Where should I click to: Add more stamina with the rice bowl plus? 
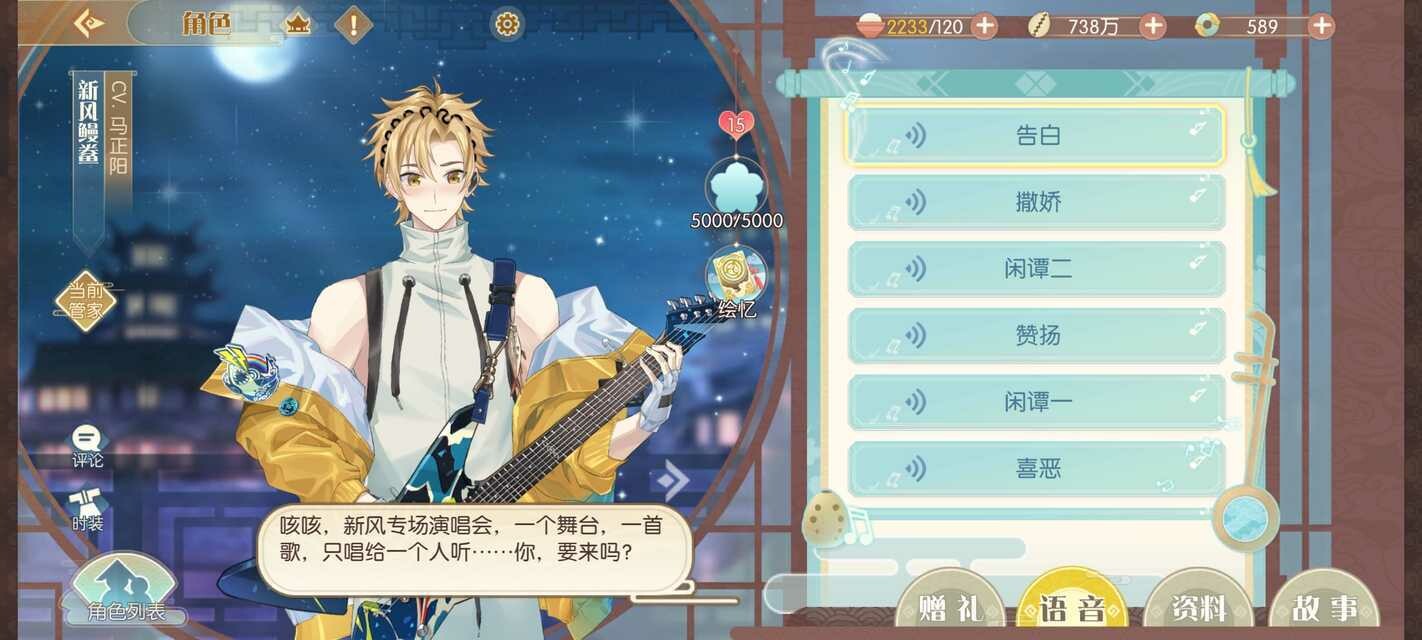coord(985,26)
